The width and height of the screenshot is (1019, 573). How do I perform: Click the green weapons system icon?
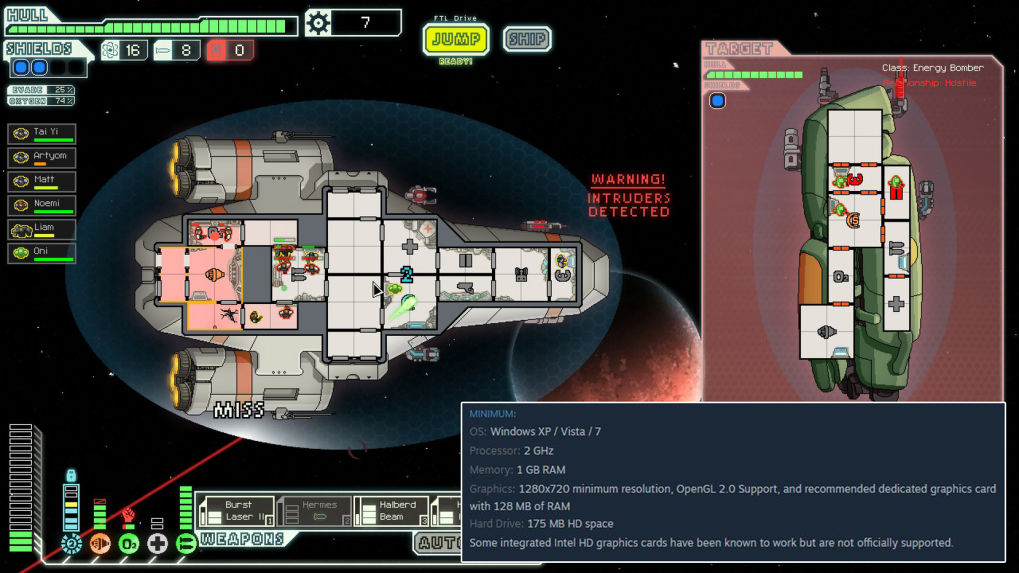(x=186, y=543)
